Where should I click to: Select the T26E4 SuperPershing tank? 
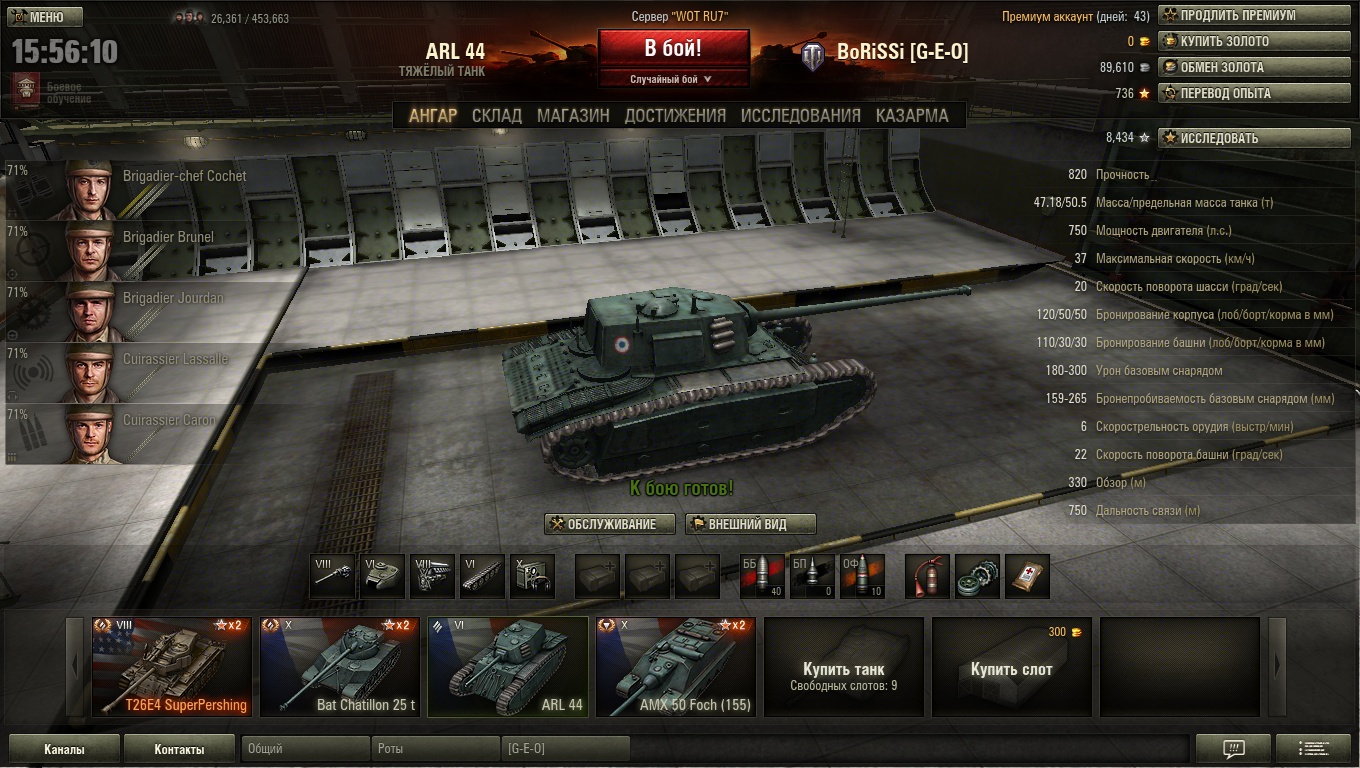tap(172, 667)
